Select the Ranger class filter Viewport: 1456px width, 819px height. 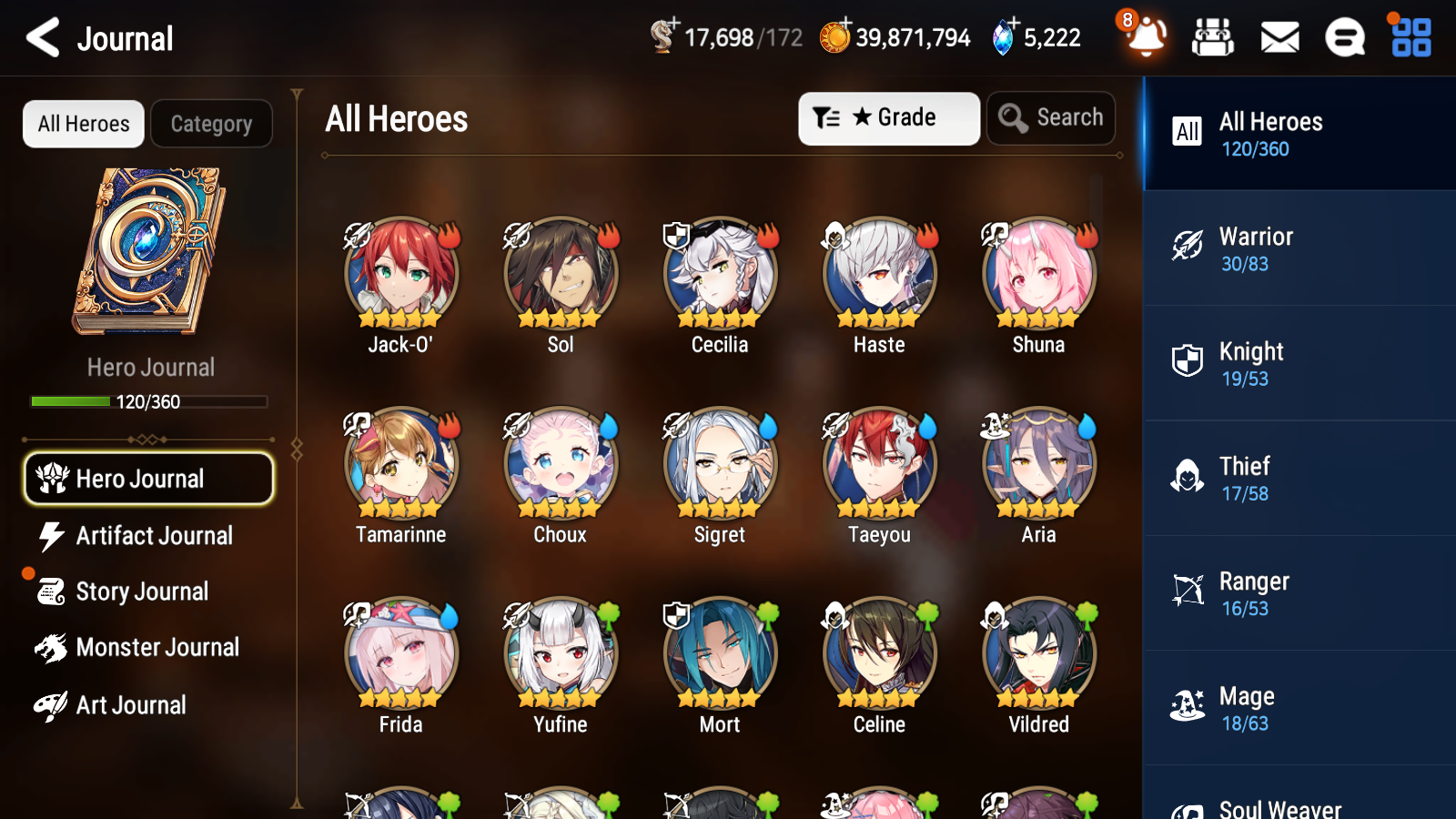click(1299, 593)
